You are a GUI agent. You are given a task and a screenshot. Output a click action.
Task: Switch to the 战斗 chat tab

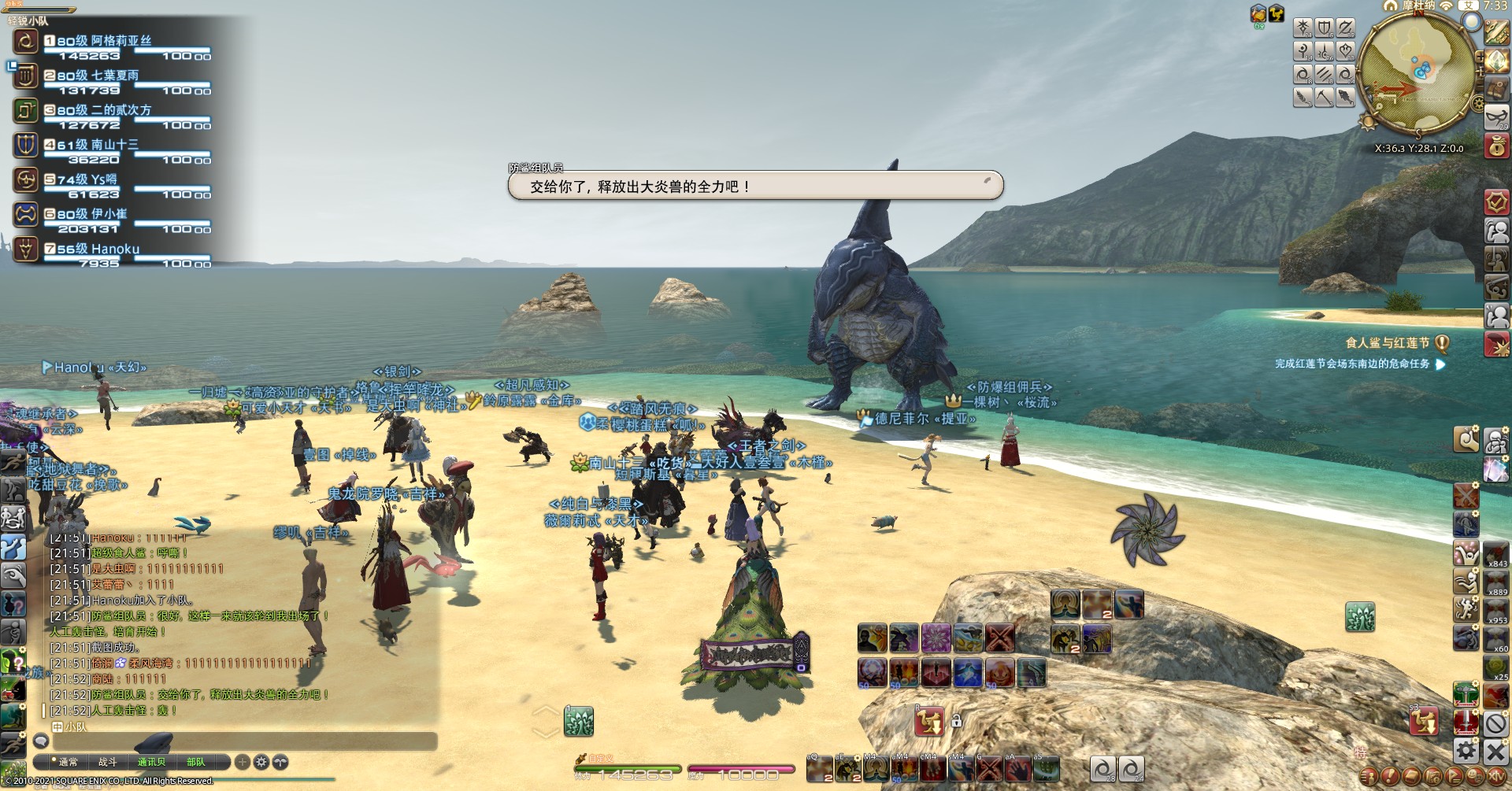pyautogui.click(x=108, y=762)
